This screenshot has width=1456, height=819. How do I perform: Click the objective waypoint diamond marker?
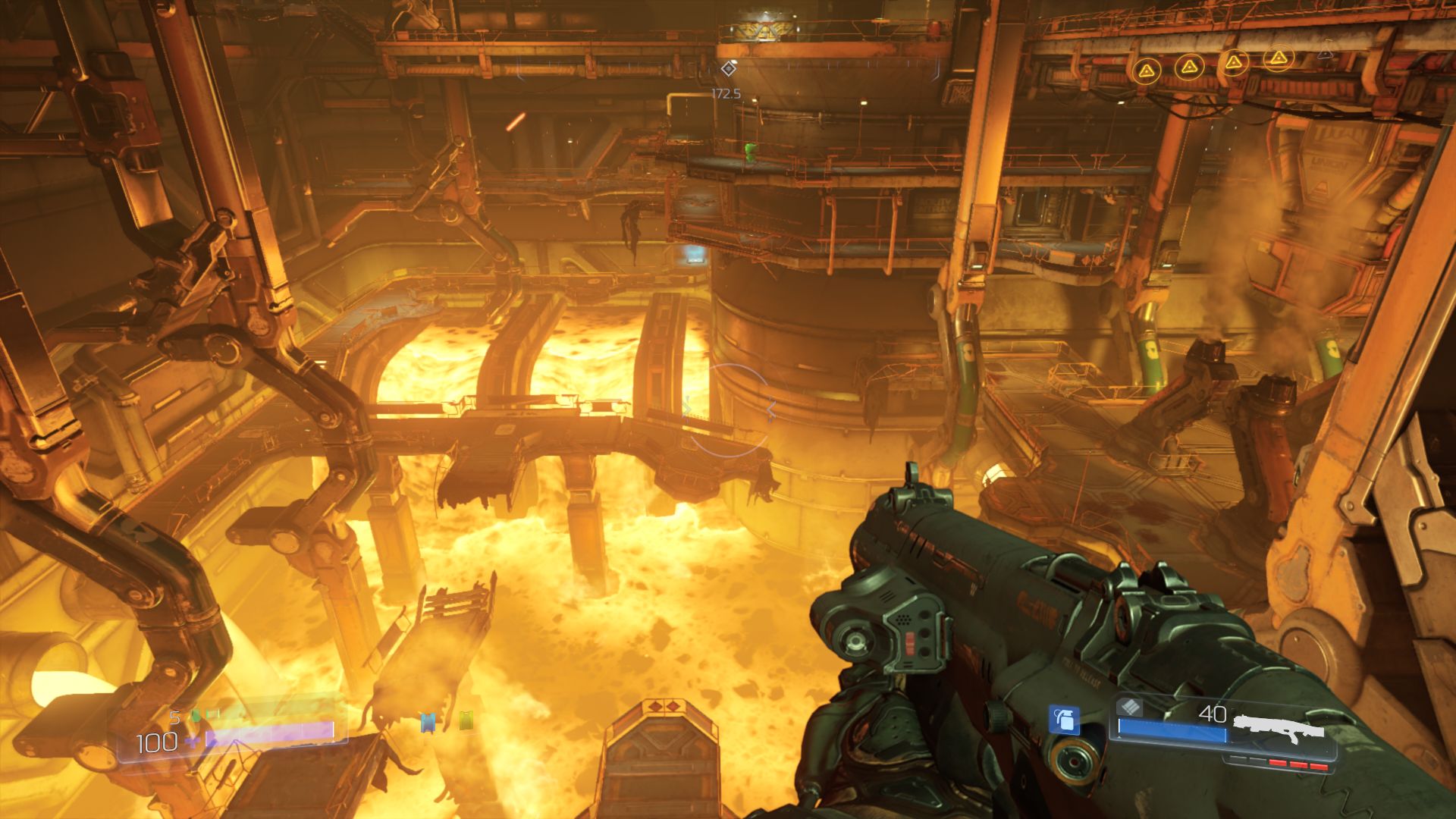click(x=728, y=69)
